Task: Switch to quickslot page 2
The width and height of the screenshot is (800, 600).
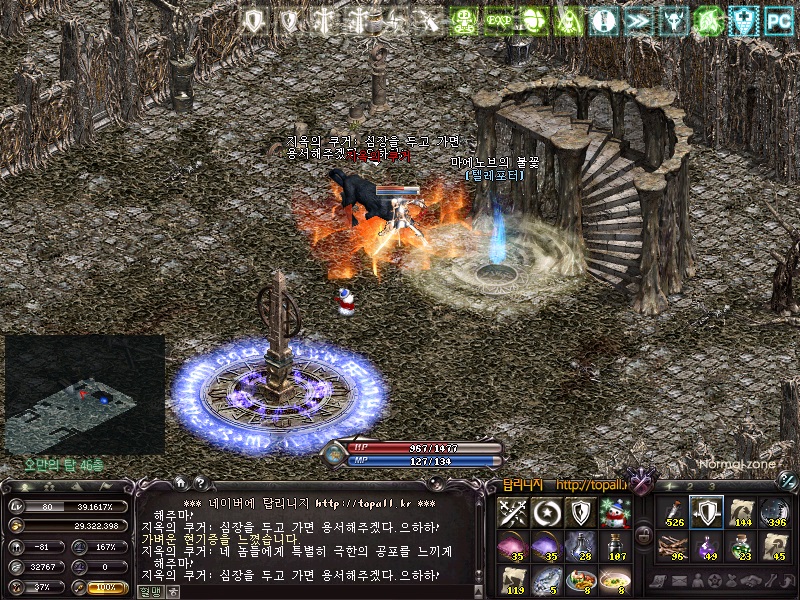Action: [x=688, y=486]
